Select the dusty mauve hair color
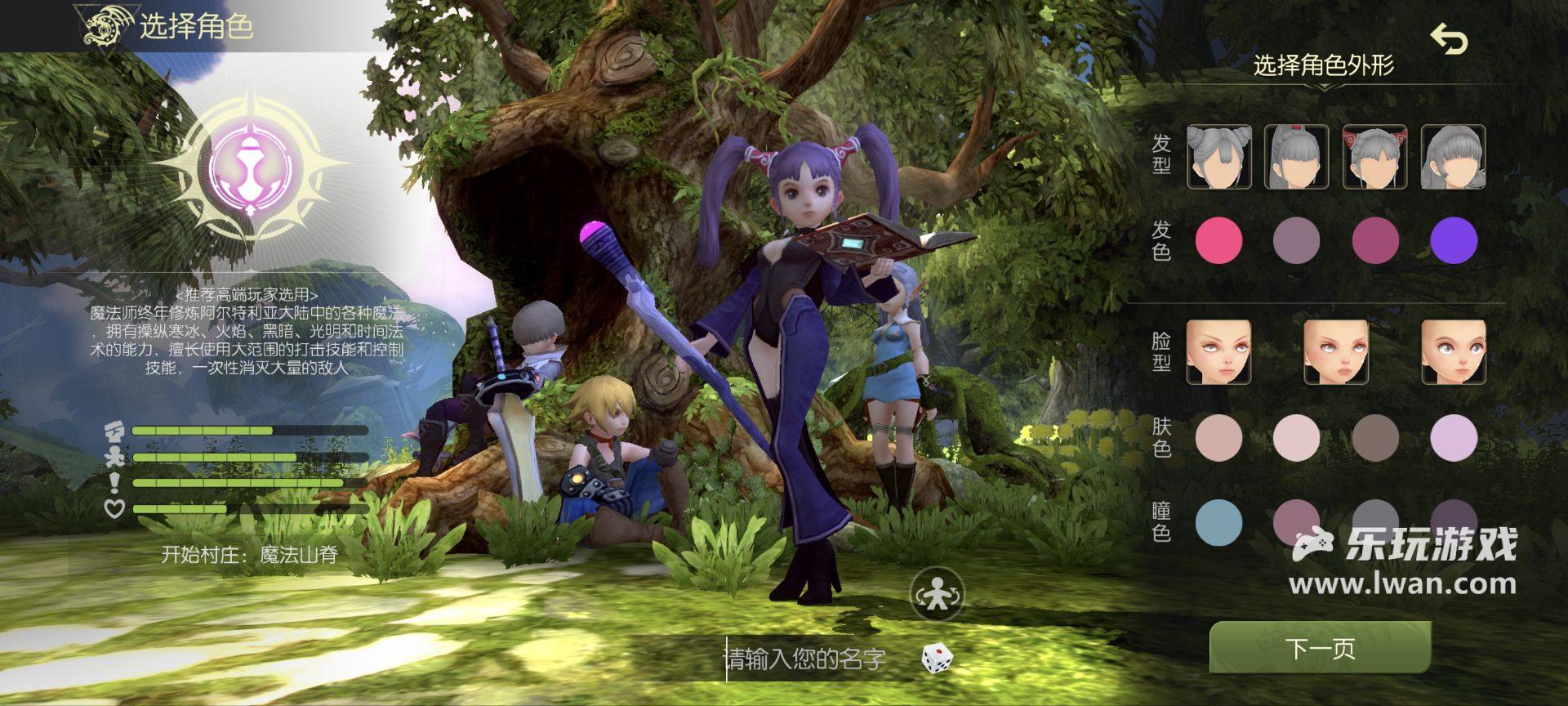The image size is (1568, 706). (x=1297, y=240)
